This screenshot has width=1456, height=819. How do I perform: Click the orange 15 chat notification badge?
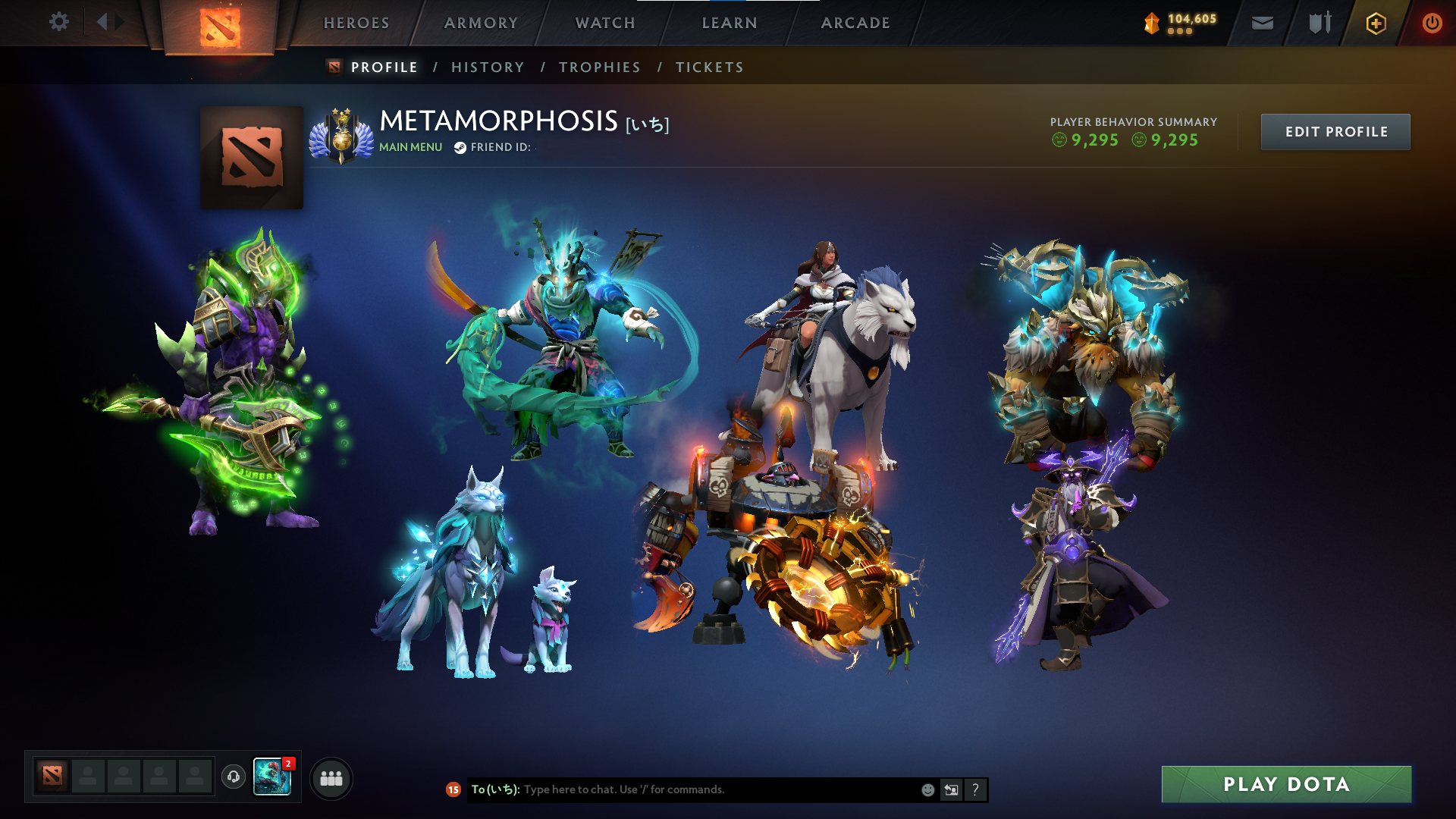453,789
